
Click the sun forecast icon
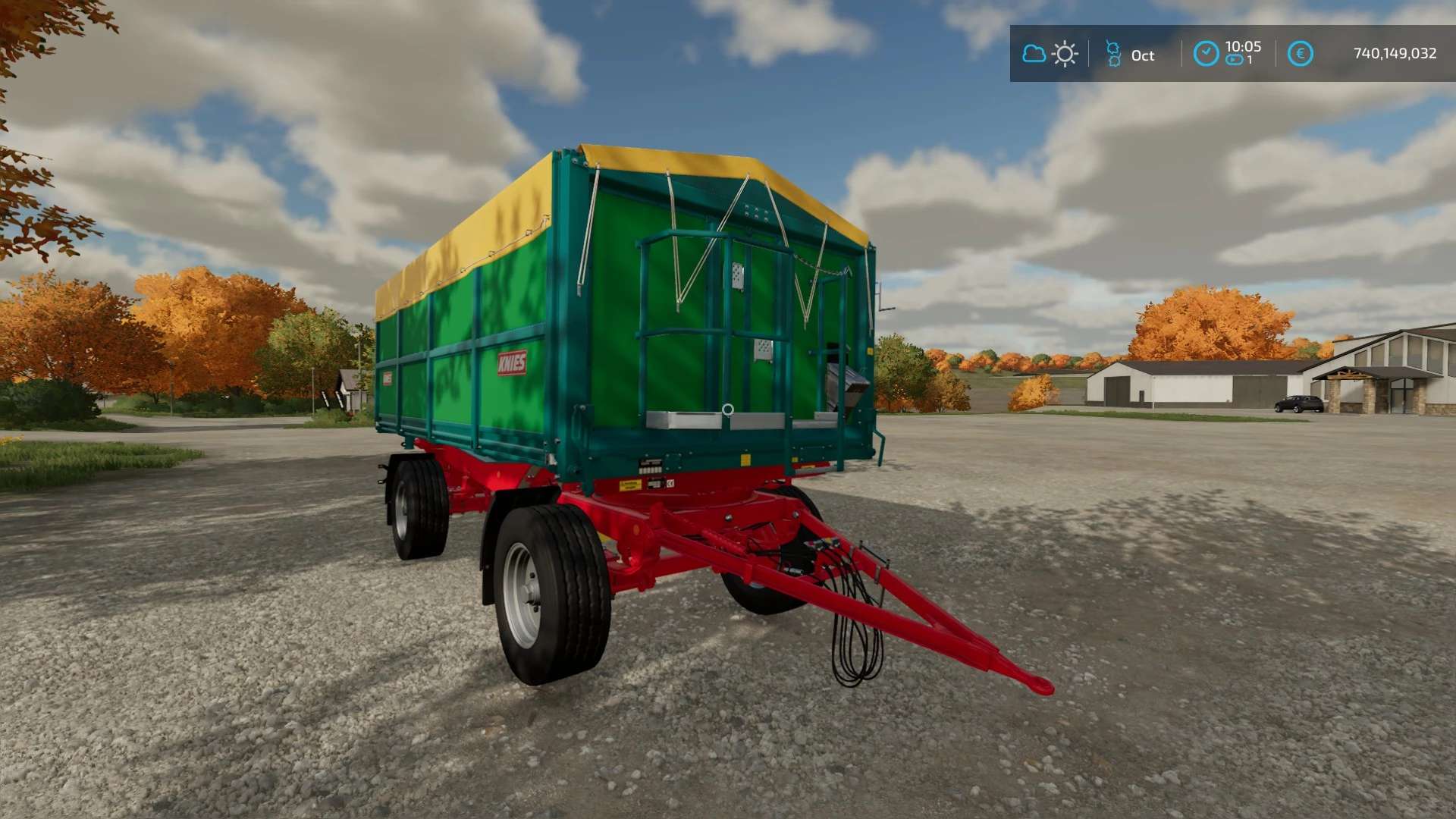[1065, 54]
